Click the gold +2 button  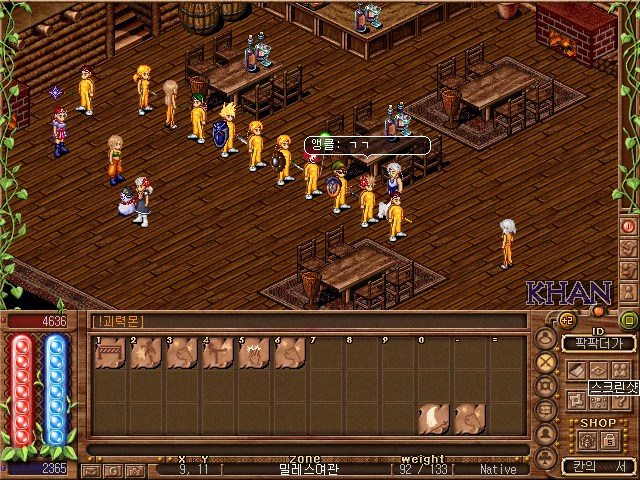click(x=566, y=320)
